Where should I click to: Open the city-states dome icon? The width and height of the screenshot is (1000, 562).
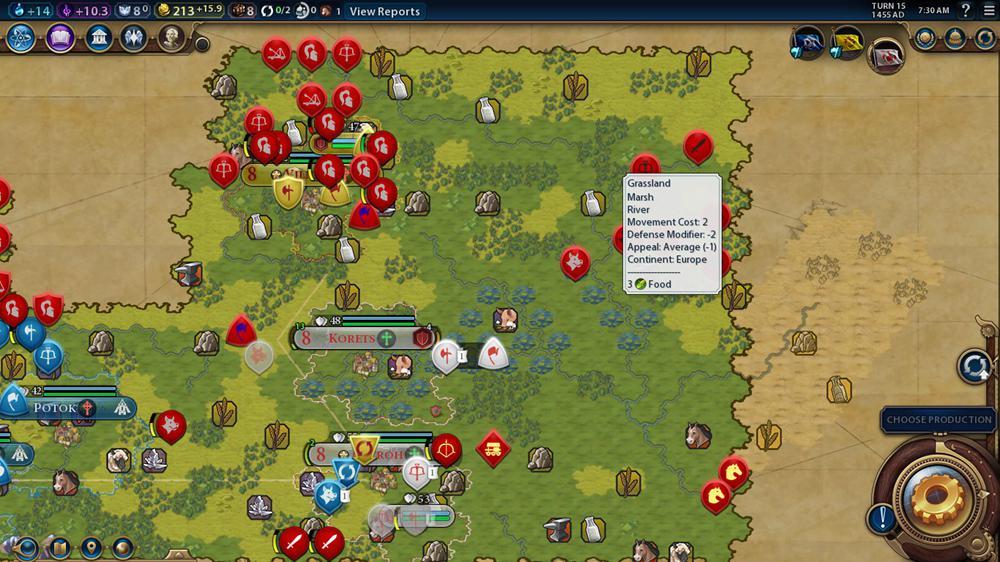point(956,38)
